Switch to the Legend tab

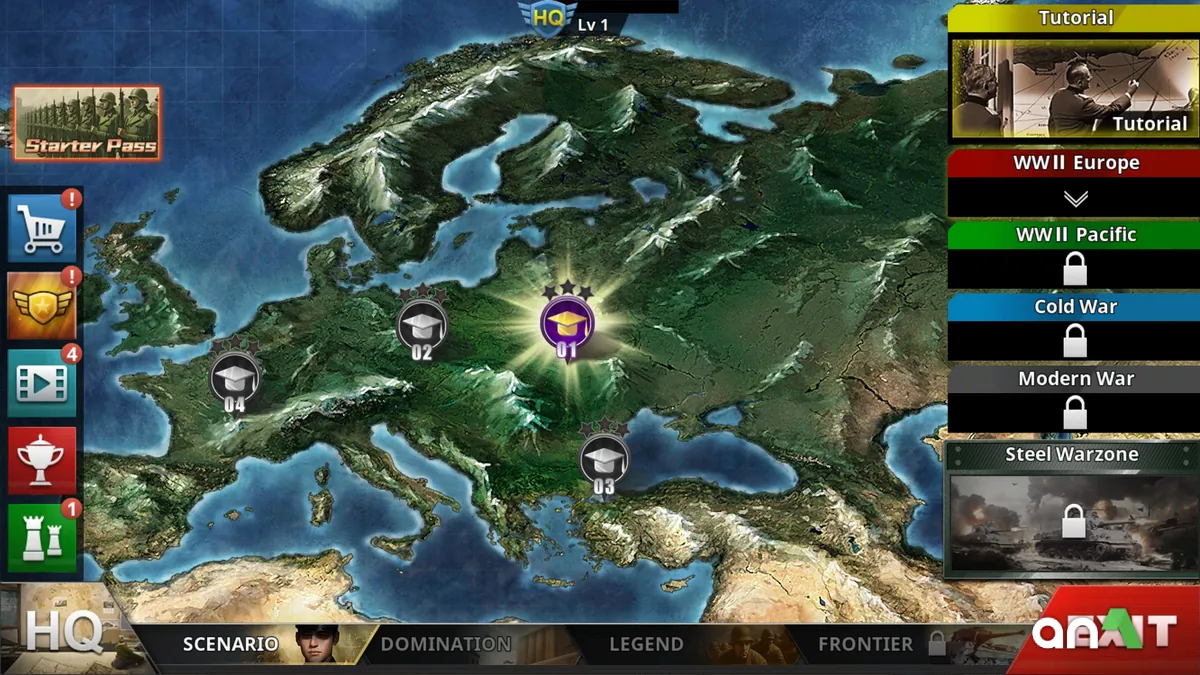646,645
